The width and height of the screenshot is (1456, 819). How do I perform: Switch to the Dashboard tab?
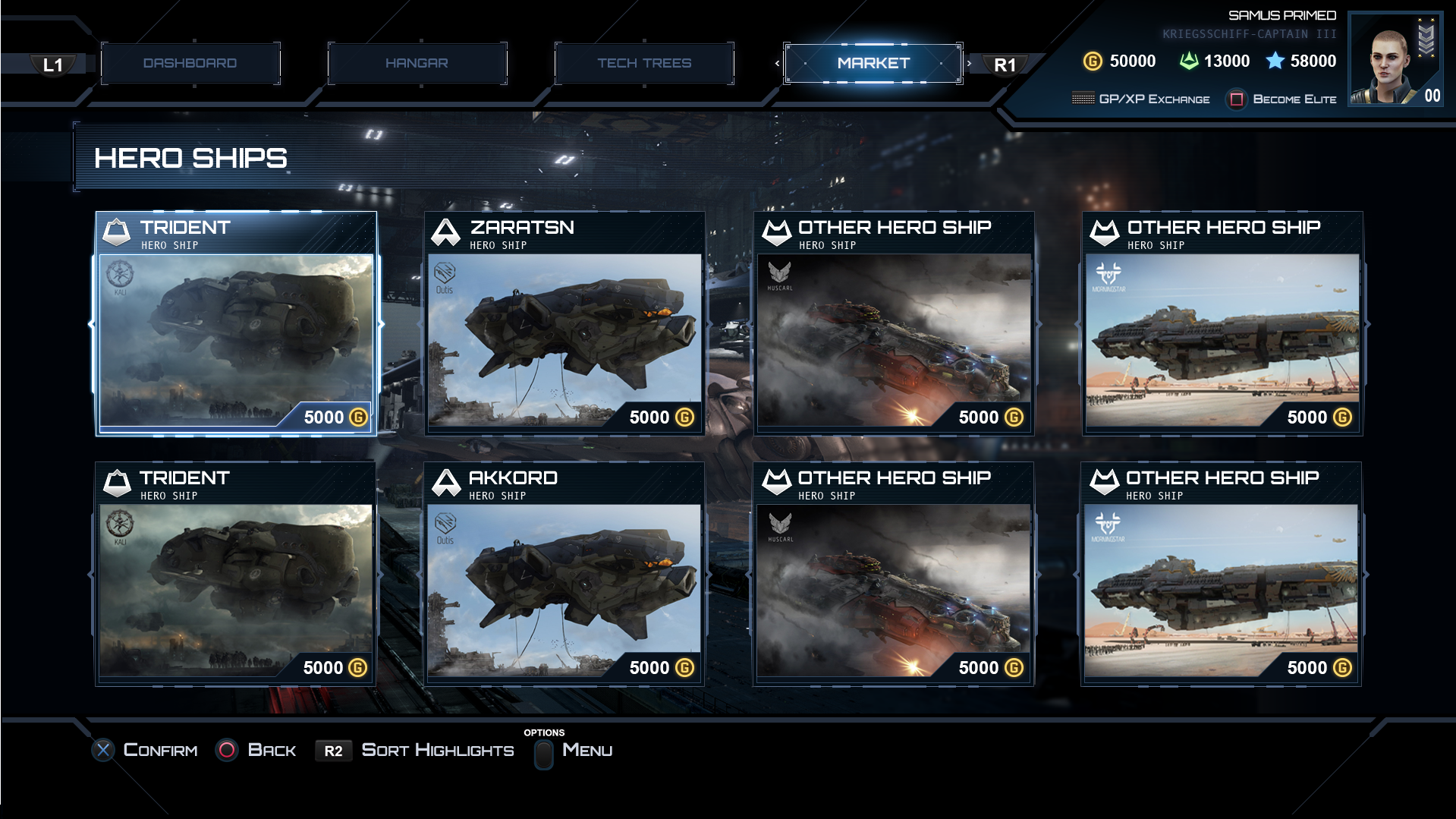click(x=190, y=63)
